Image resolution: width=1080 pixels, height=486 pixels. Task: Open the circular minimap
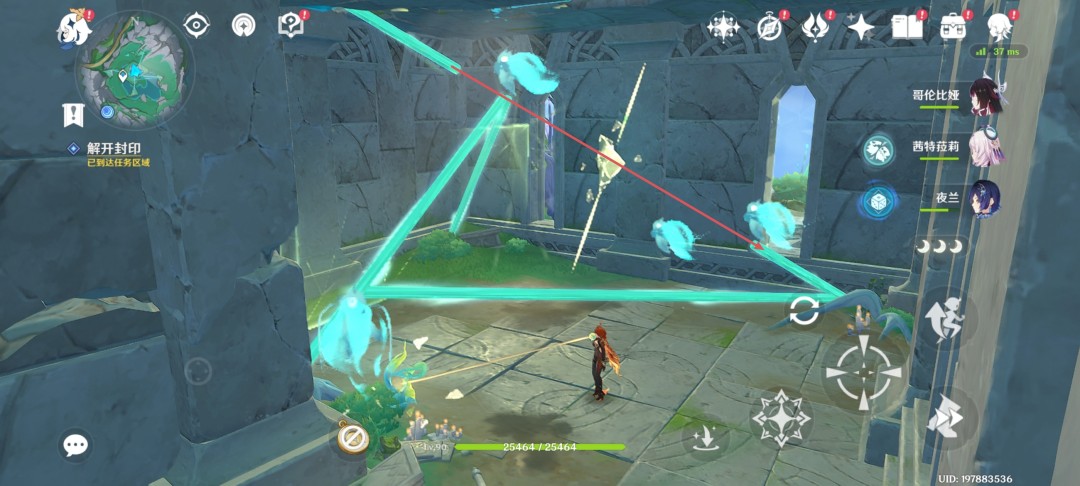(135, 70)
